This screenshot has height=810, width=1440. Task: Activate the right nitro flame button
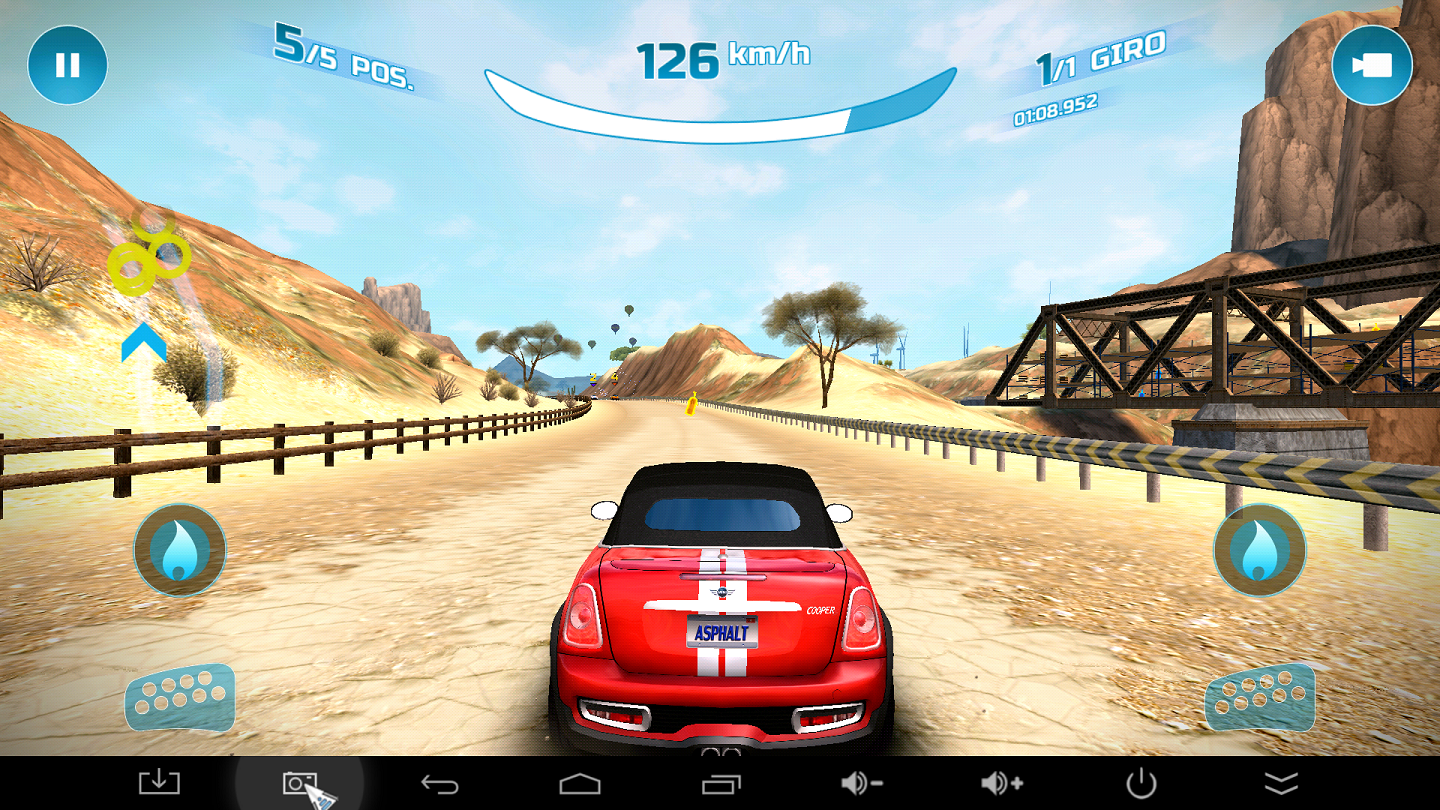1259,550
